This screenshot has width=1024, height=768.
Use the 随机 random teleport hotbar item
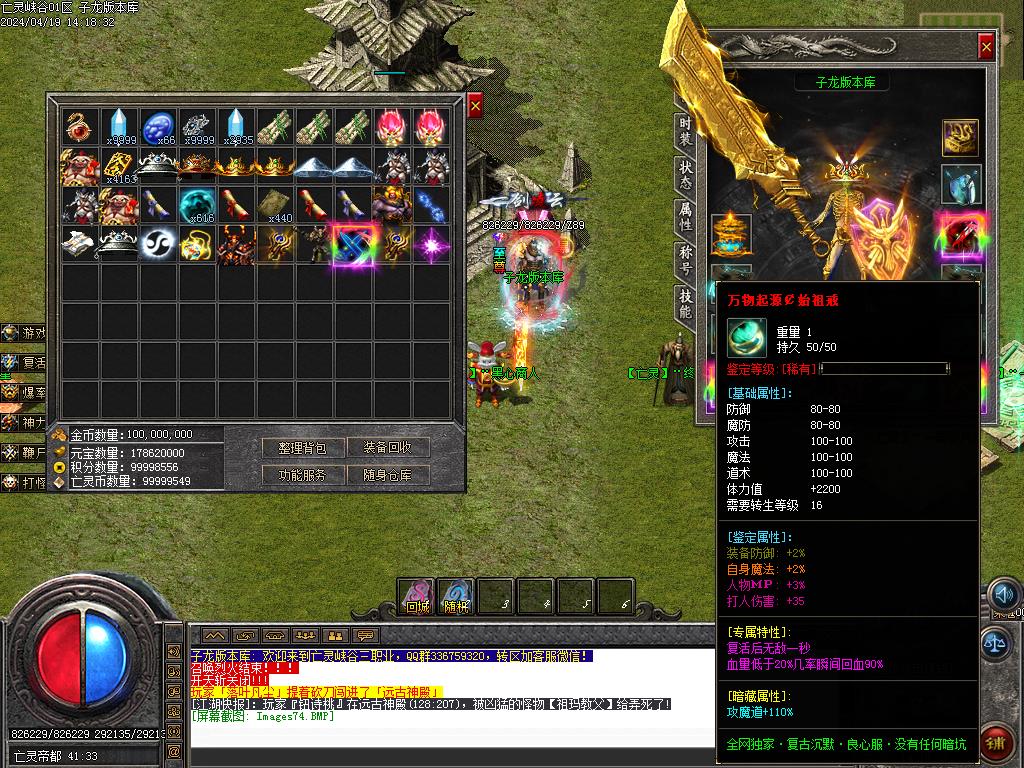(x=457, y=596)
